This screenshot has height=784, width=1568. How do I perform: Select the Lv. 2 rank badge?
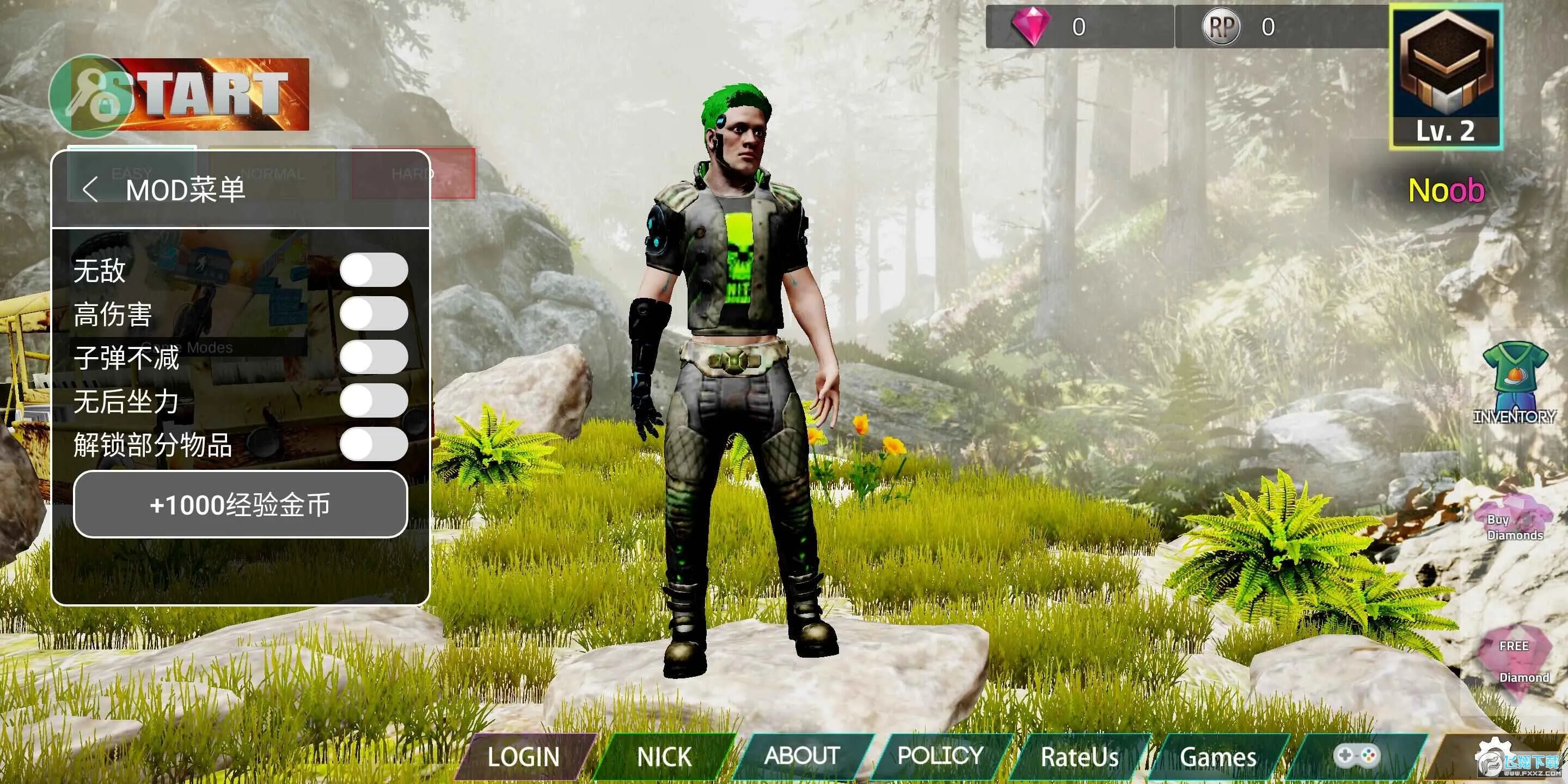click(x=1445, y=76)
